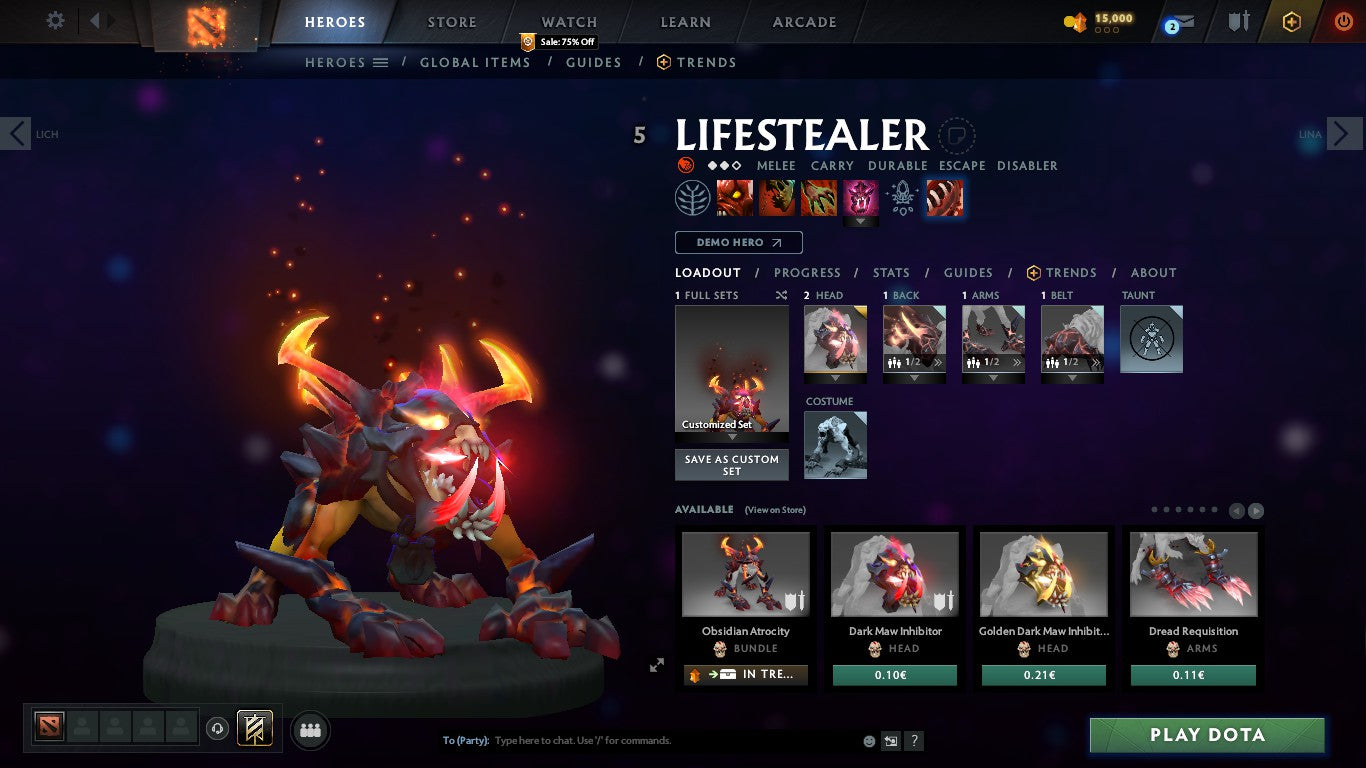Open the Aghanim's Scepter upgrade icon
The height and width of the screenshot is (768, 1366).
click(903, 197)
